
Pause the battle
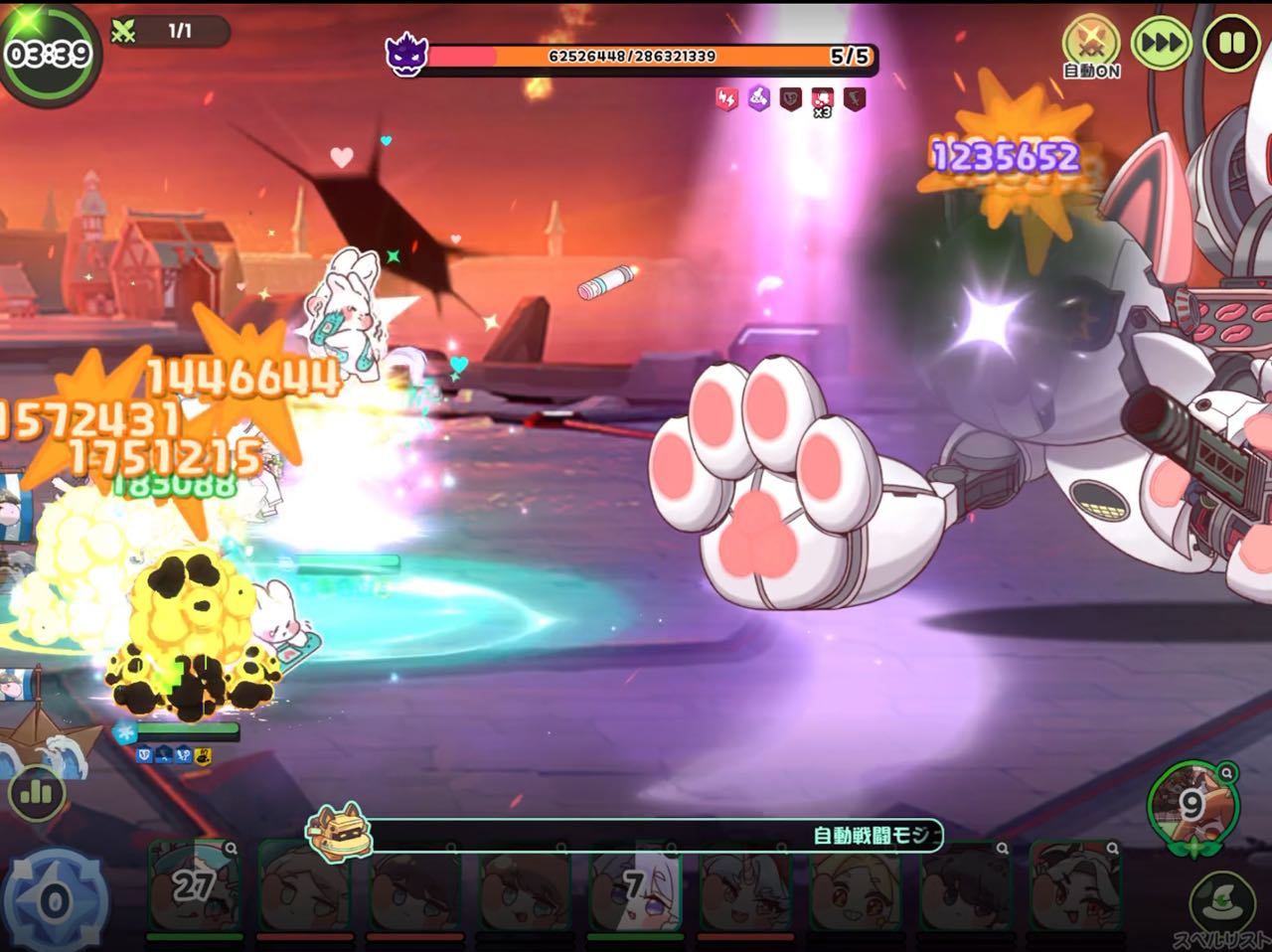pyautogui.click(x=1231, y=44)
